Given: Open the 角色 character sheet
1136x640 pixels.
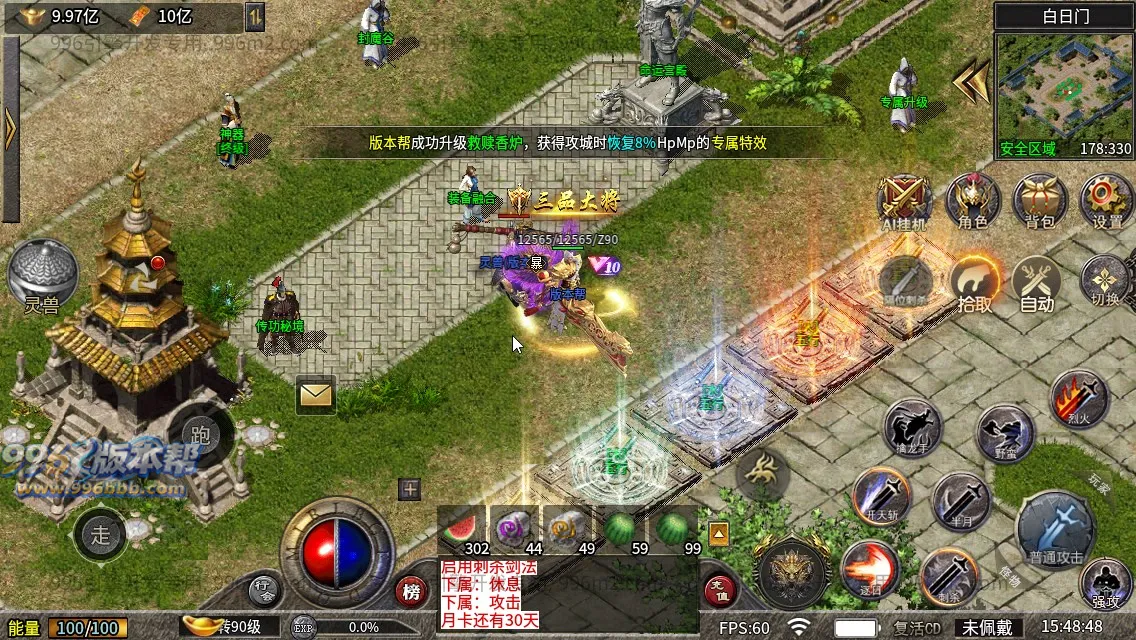Looking at the screenshot, I should [x=973, y=199].
